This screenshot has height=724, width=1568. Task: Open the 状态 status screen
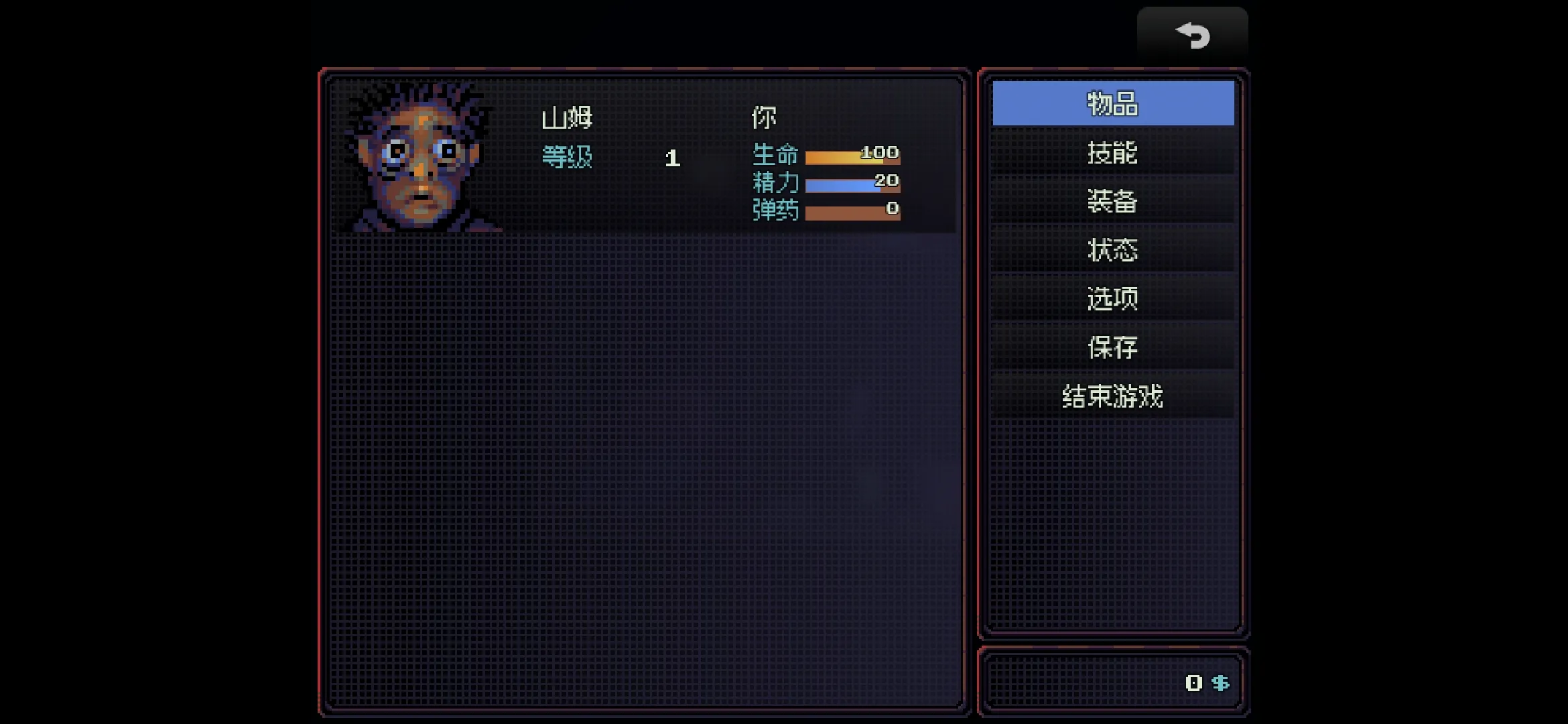(1112, 249)
